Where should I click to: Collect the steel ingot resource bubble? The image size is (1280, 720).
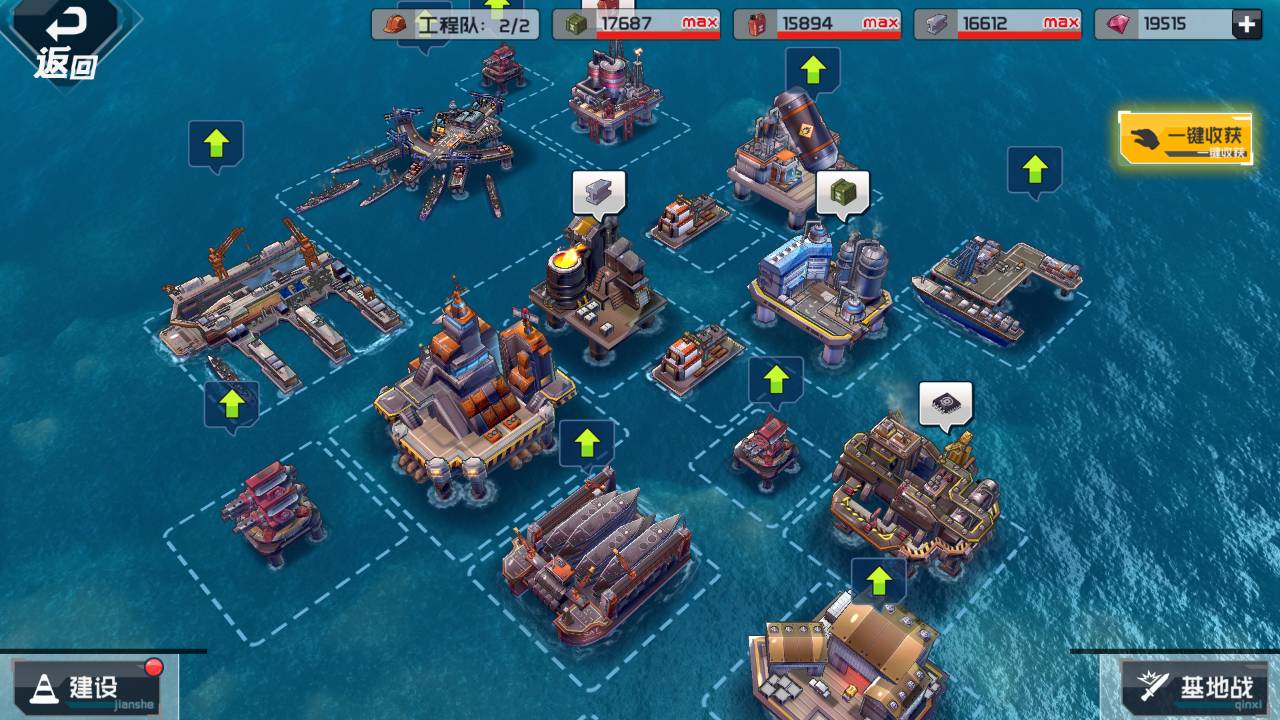click(598, 191)
